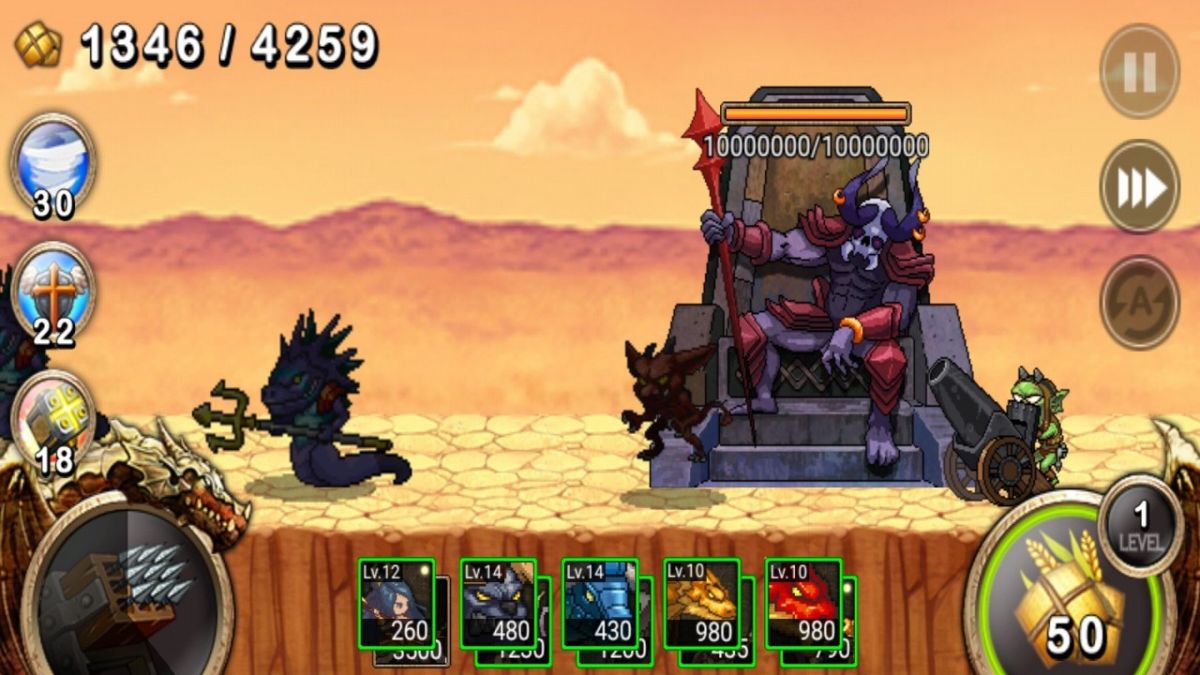Activate the hammer skill with 18 charges
Image resolution: width=1200 pixels, height=675 pixels.
click(54, 417)
